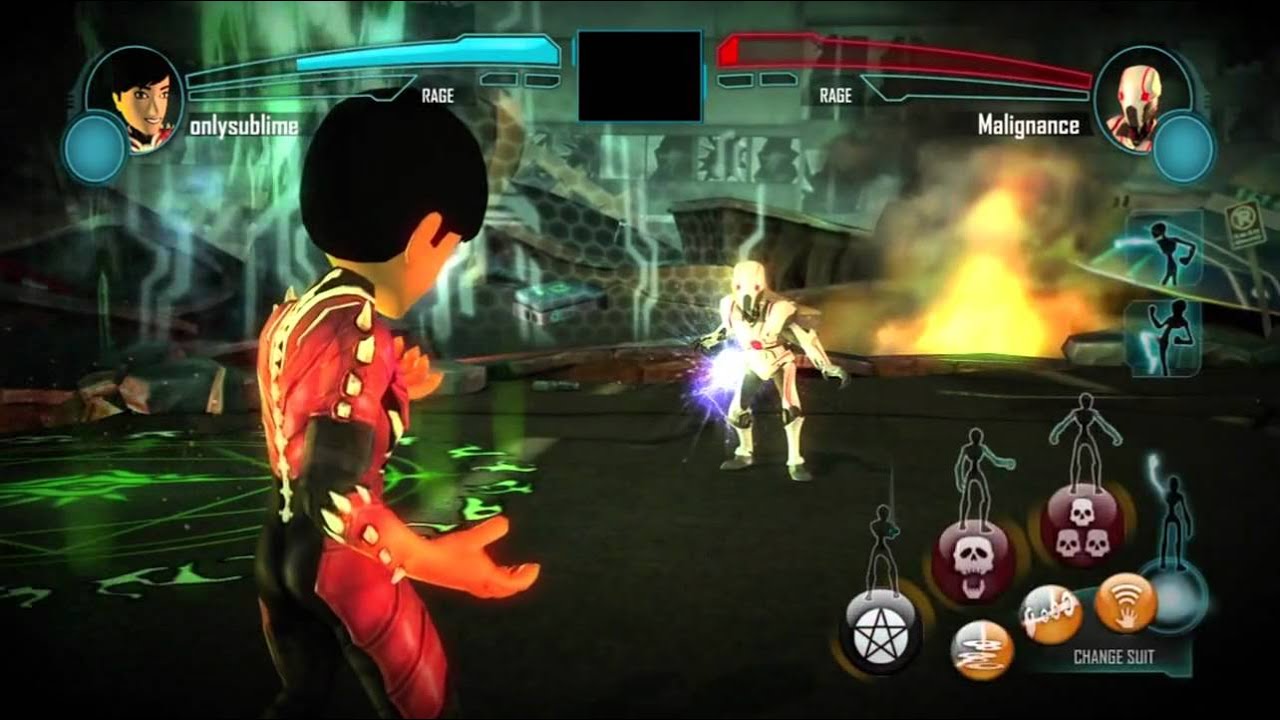Select the lower raised-fist pose card

tap(1164, 338)
